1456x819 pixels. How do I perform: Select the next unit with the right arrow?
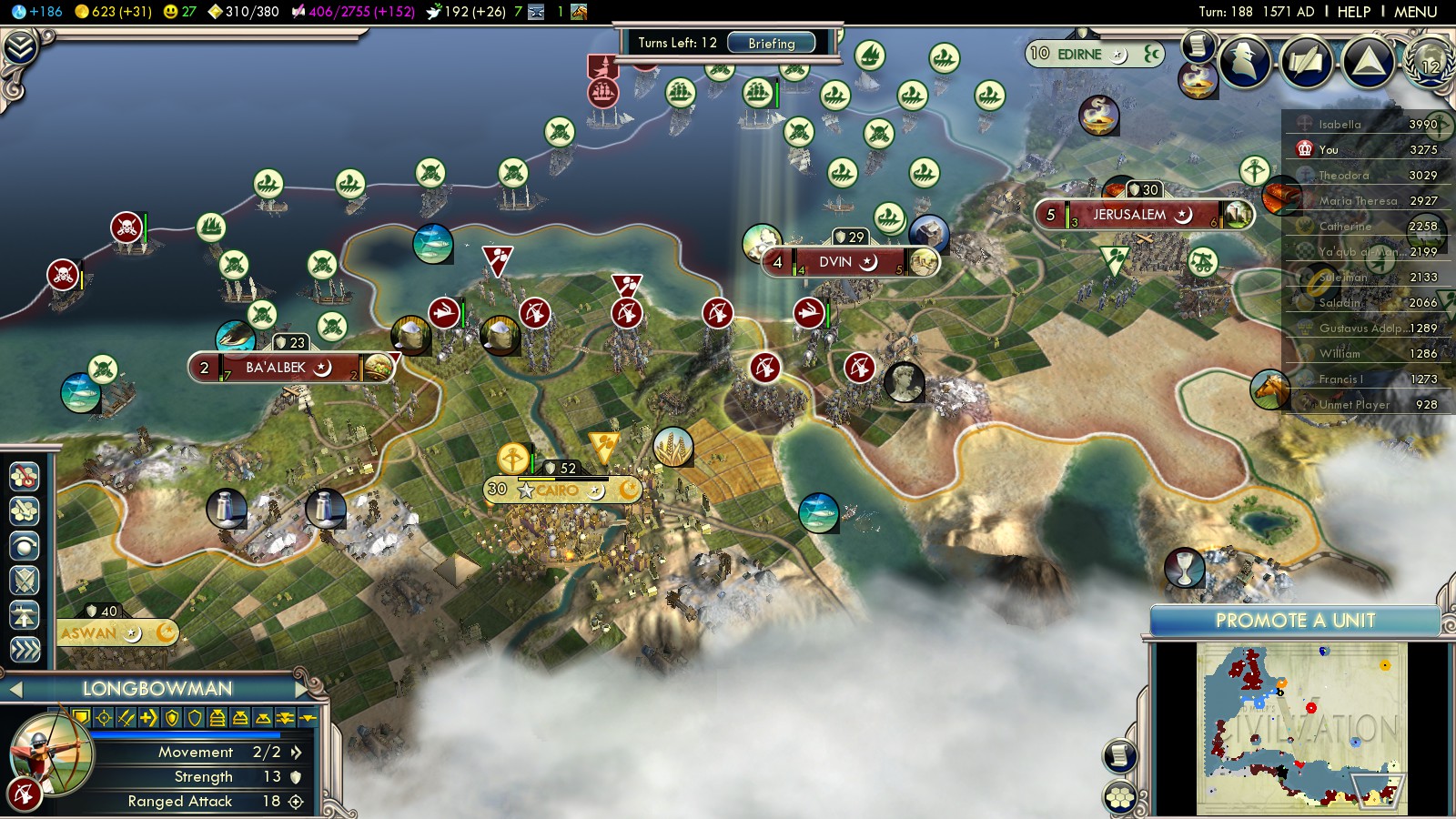coord(301,689)
